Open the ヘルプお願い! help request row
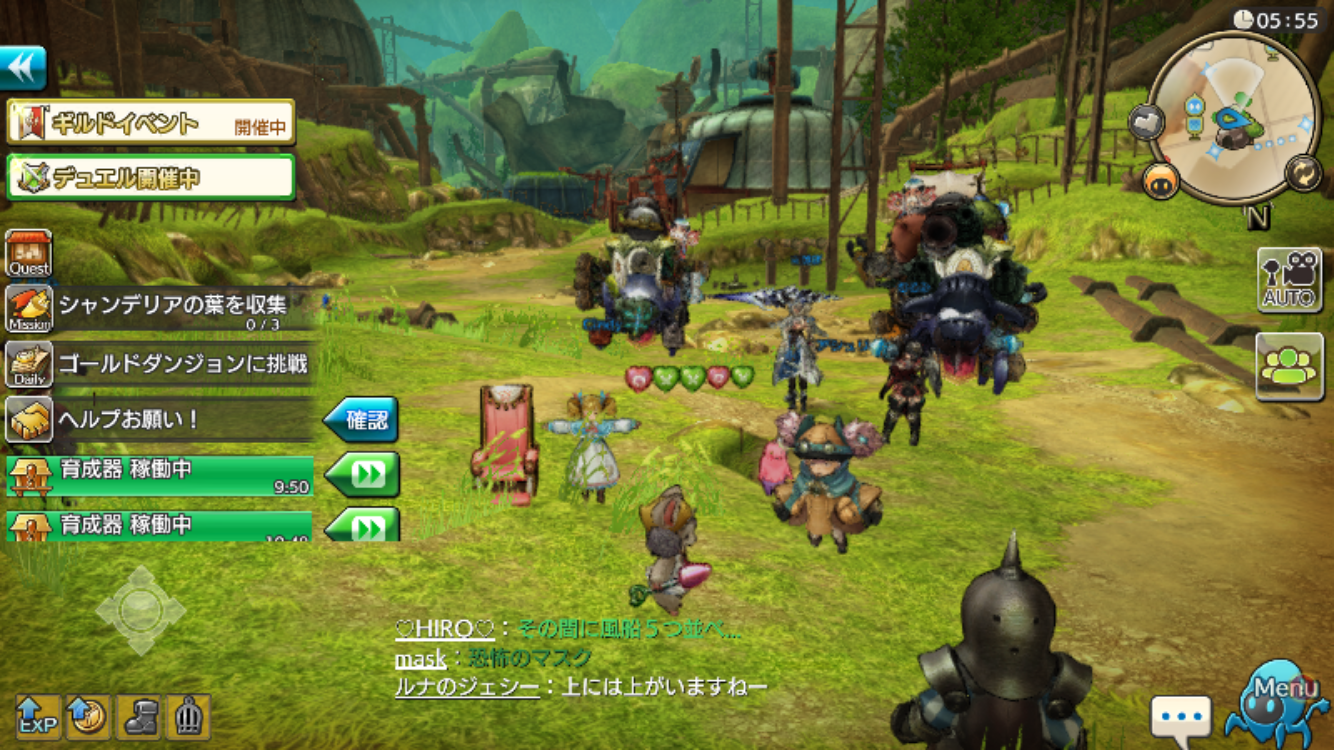 160,420
